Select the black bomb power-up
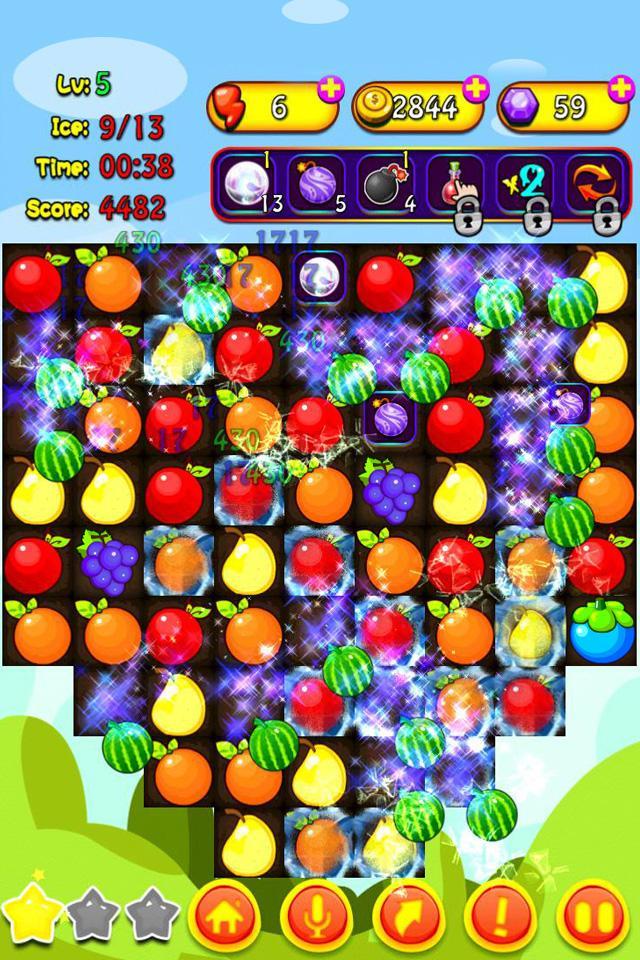The width and height of the screenshot is (640, 960). pos(385,184)
